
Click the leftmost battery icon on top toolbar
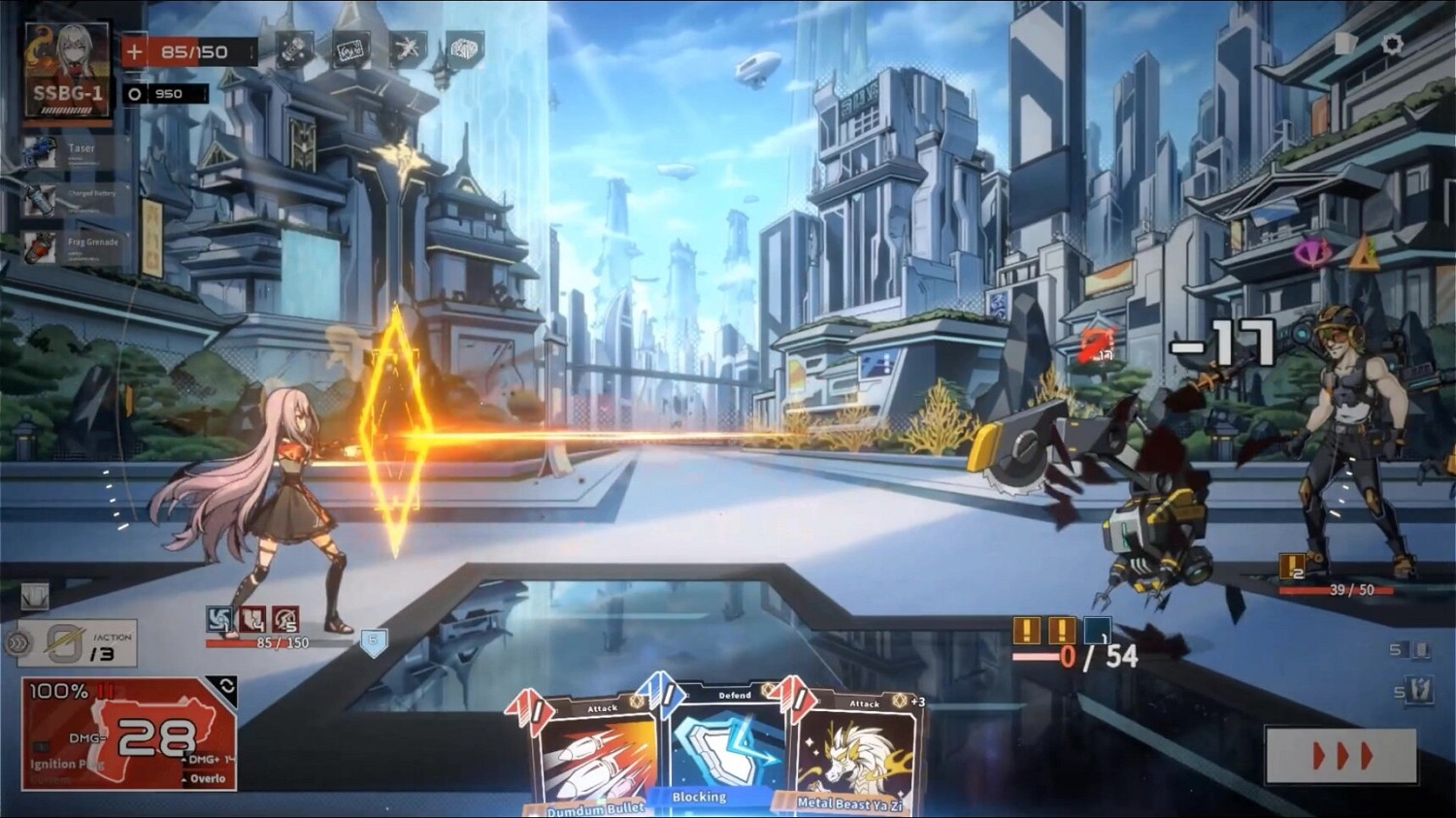(x=296, y=49)
